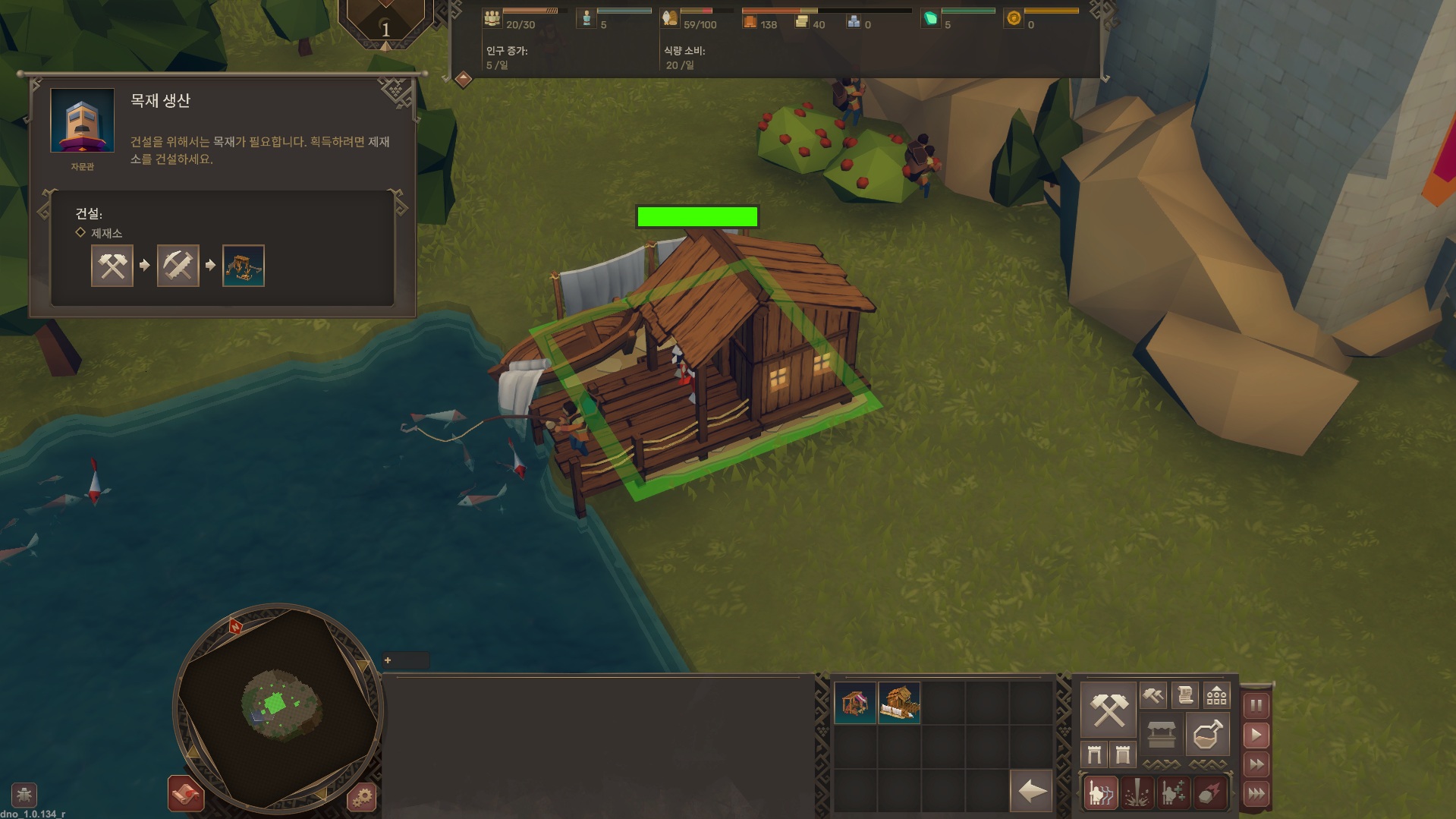This screenshot has height=819, width=1456.
Task: Select the market stall building slot
Action: [x=855, y=703]
